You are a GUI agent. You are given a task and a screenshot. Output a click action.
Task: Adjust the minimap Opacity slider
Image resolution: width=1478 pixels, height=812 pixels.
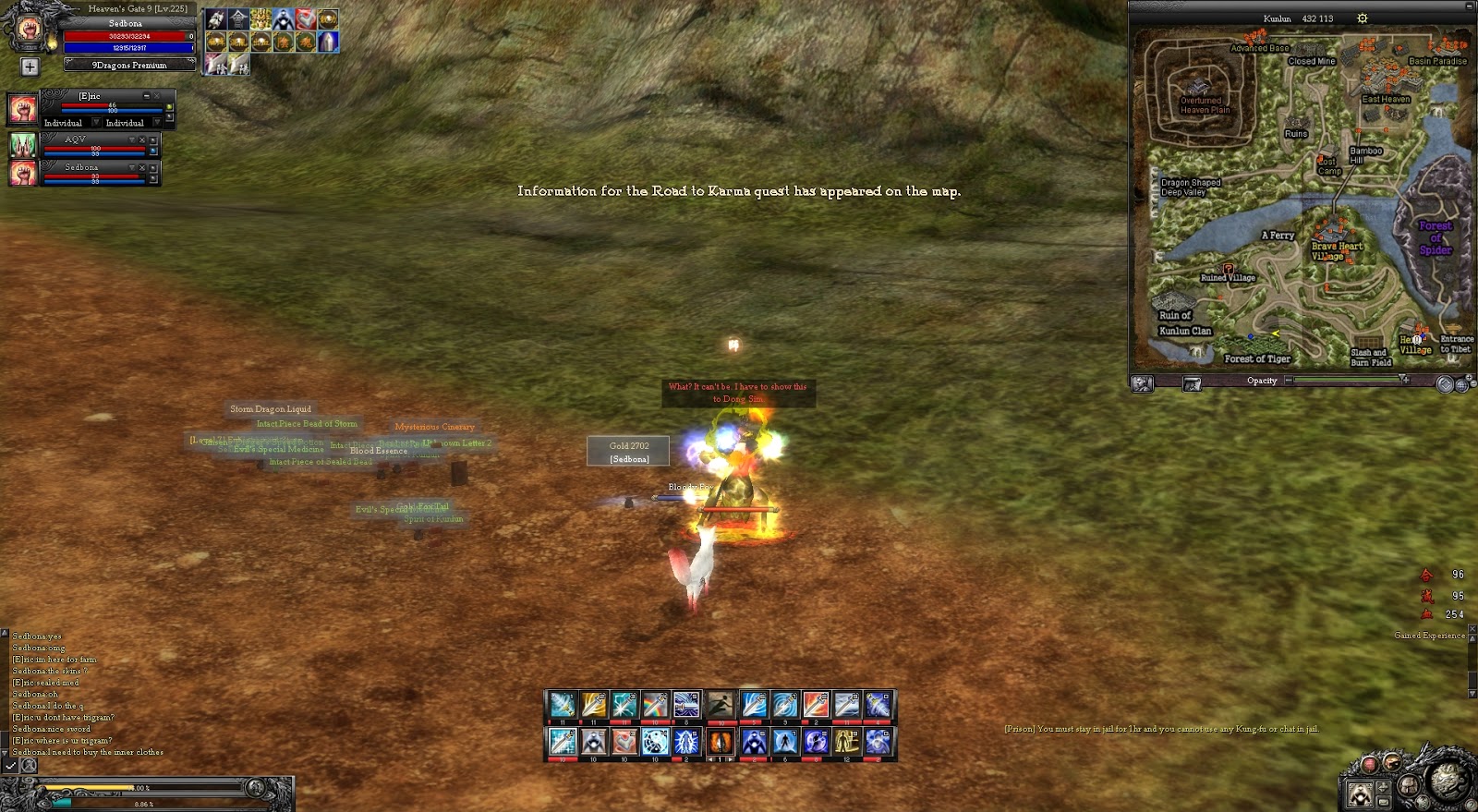(1400, 380)
